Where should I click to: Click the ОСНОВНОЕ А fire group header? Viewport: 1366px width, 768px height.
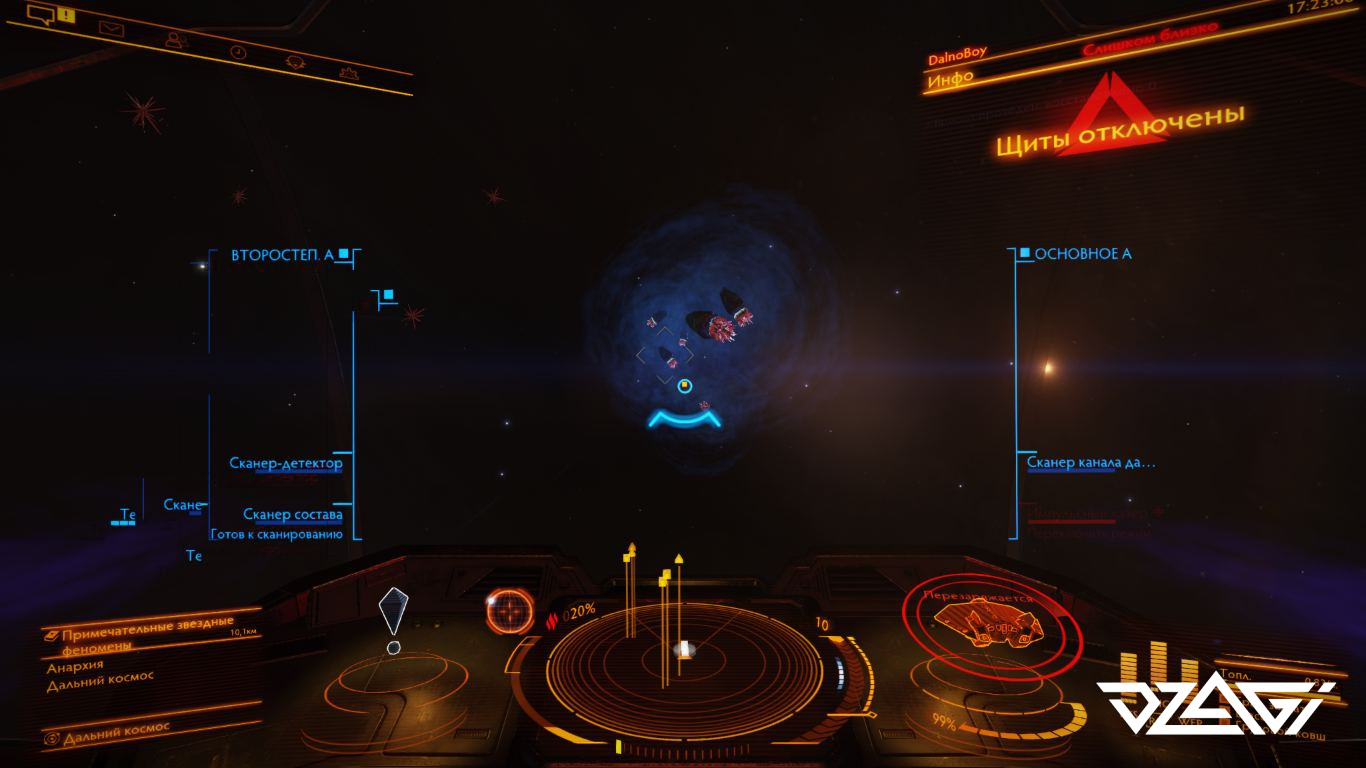click(x=1083, y=254)
